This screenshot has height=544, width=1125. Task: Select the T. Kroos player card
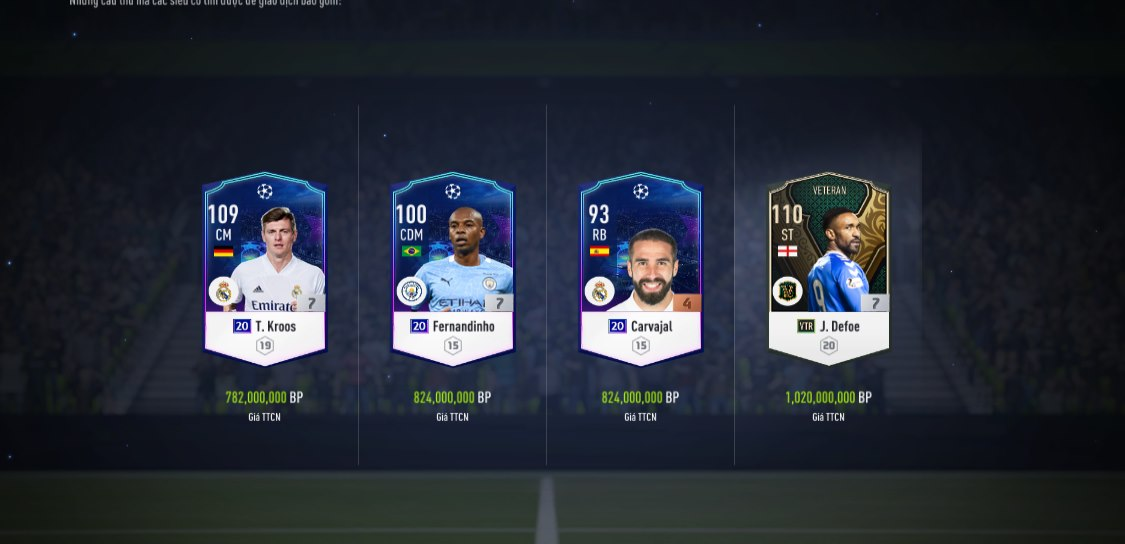click(265, 268)
